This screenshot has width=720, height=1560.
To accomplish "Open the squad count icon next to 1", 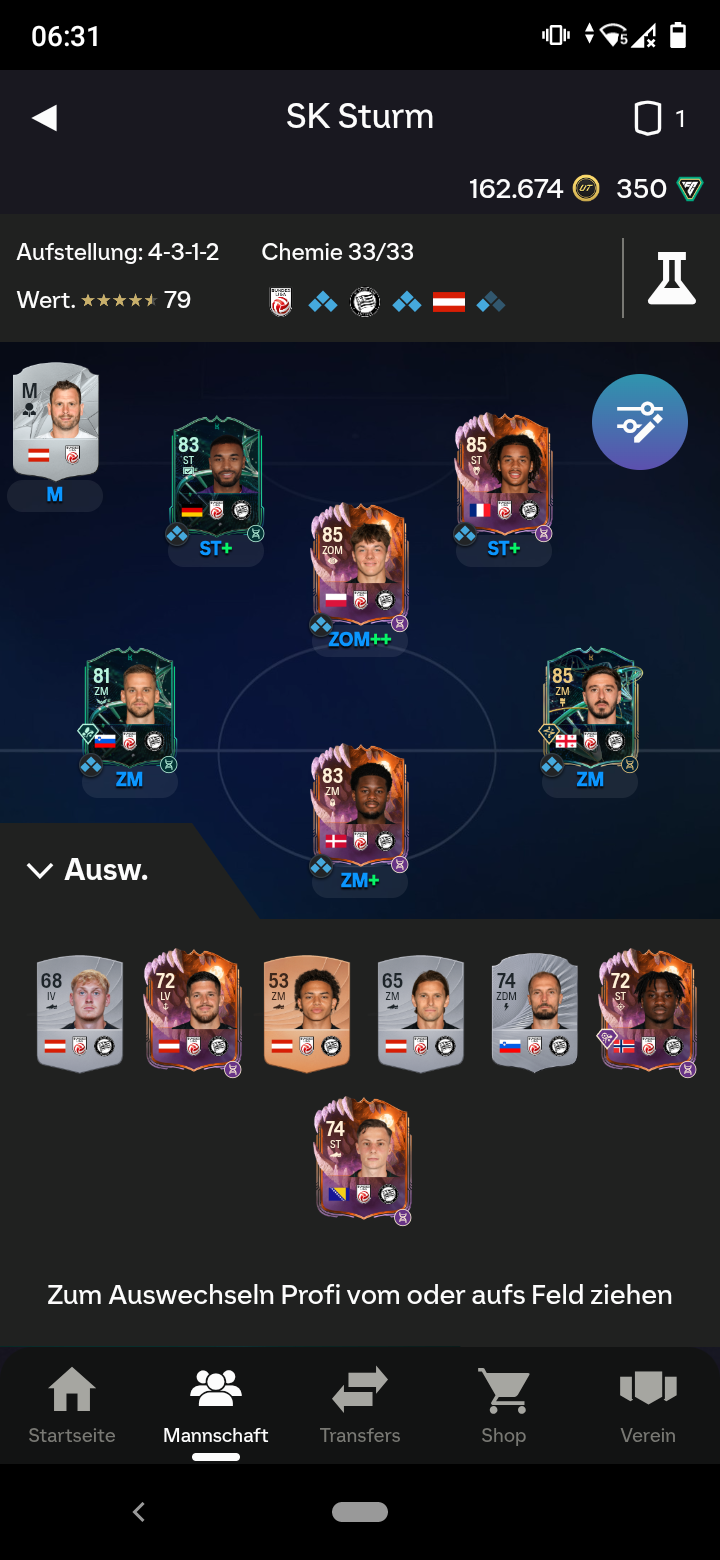I will click(x=648, y=119).
